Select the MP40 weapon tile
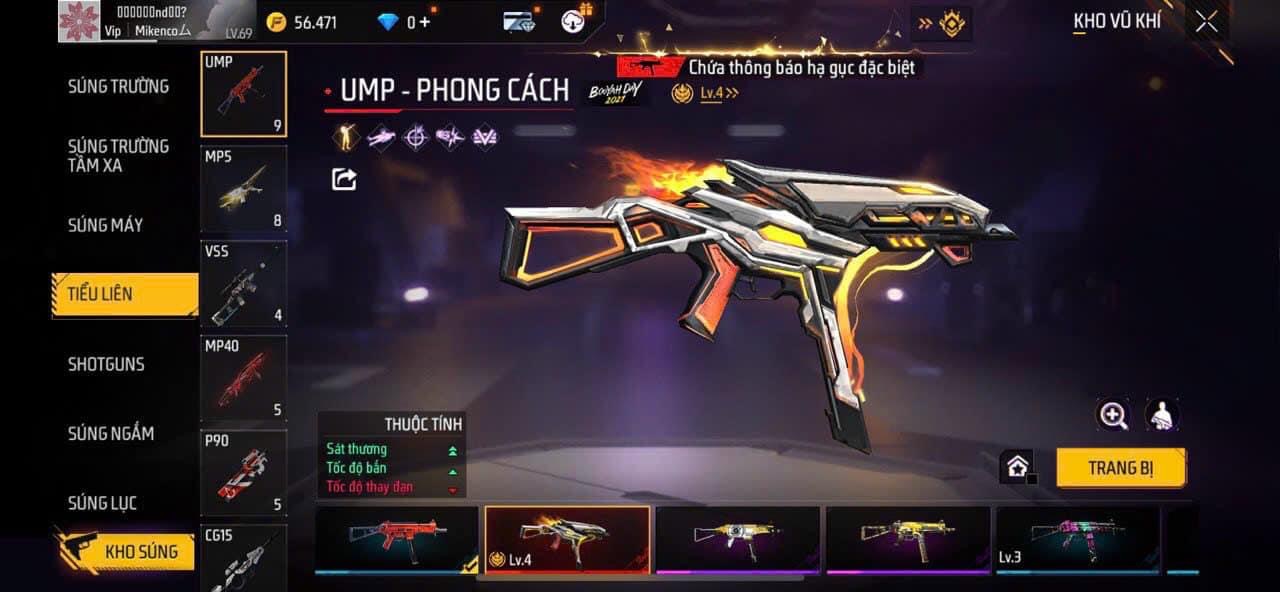 pyautogui.click(x=243, y=378)
